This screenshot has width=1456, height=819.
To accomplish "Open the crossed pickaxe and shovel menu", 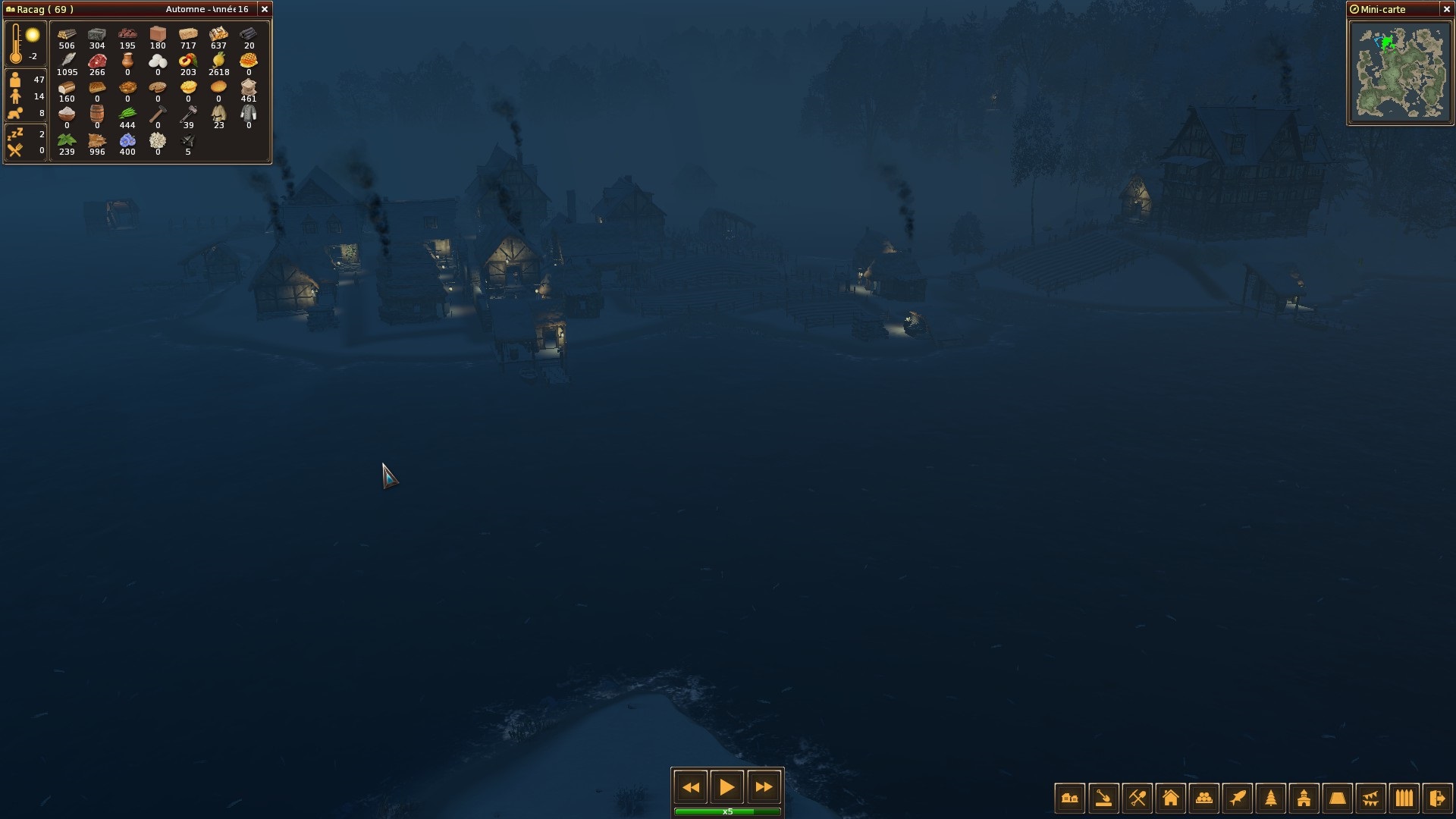I will pyautogui.click(x=1137, y=798).
